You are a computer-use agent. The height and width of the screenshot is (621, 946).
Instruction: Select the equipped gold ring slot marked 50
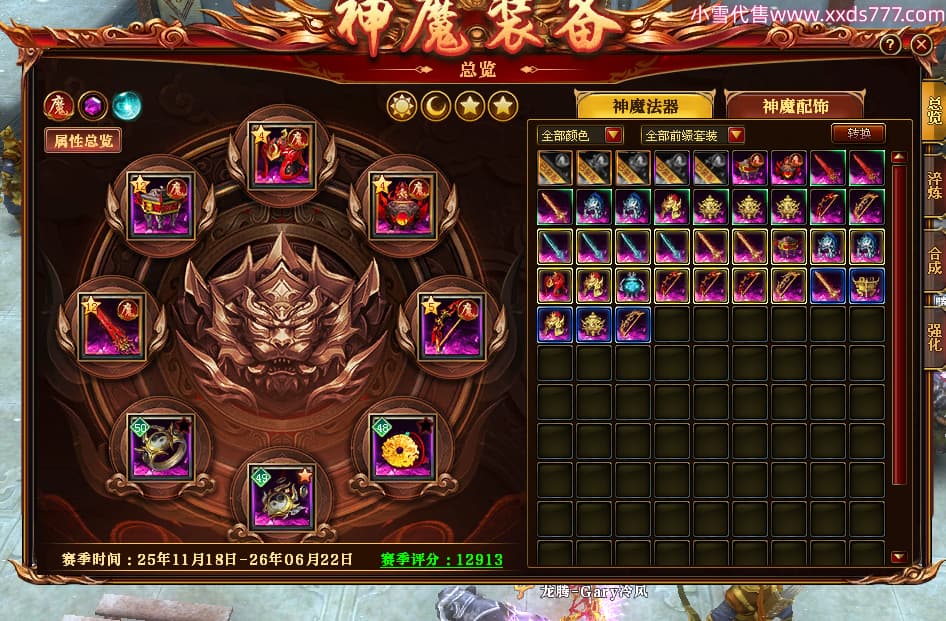162,447
